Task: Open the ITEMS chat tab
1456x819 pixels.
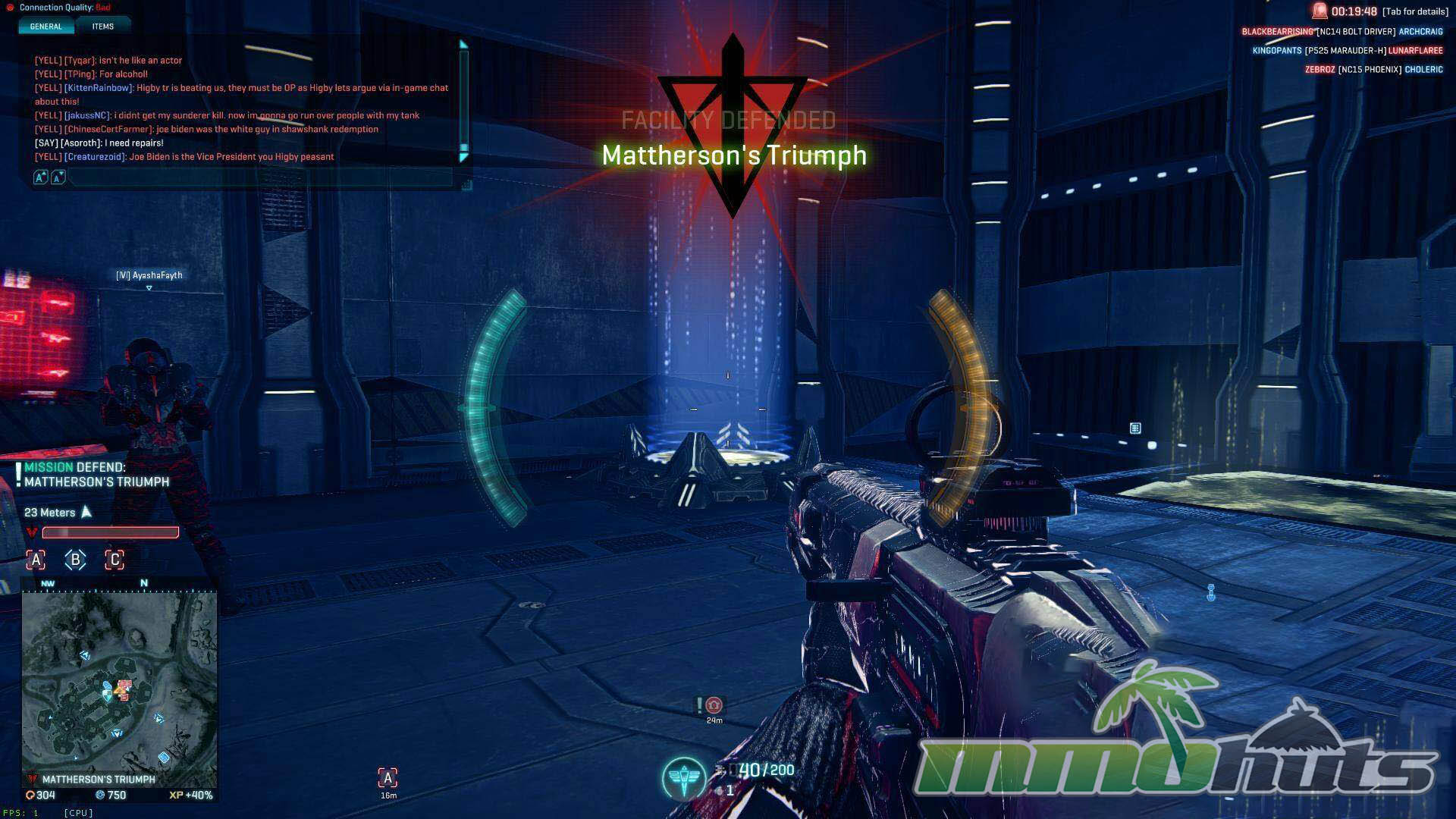Action: point(103,27)
